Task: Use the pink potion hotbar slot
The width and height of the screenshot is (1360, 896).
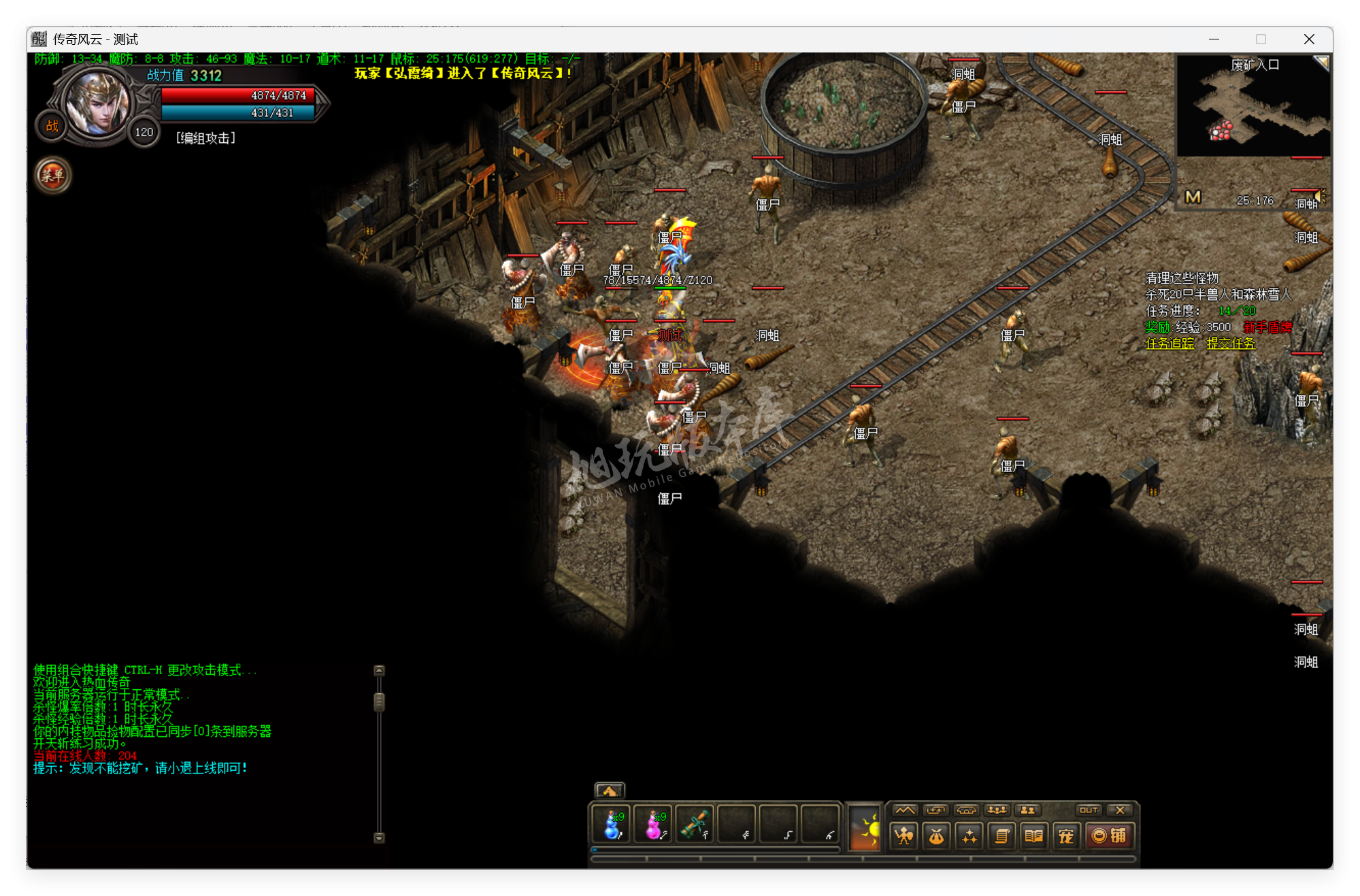Action: click(x=653, y=824)
